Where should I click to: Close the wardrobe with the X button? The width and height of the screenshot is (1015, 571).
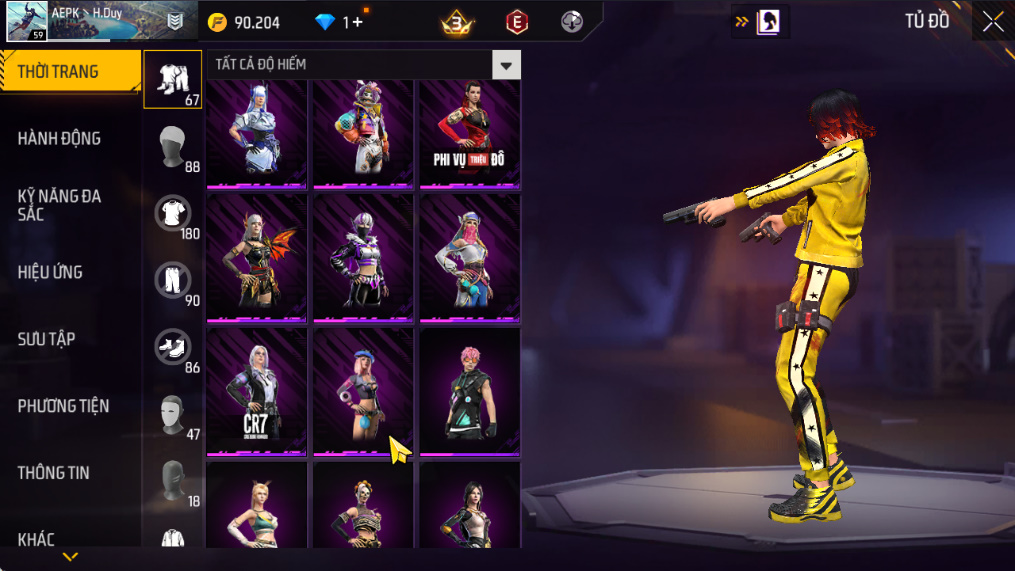click(x=992, y=22)
